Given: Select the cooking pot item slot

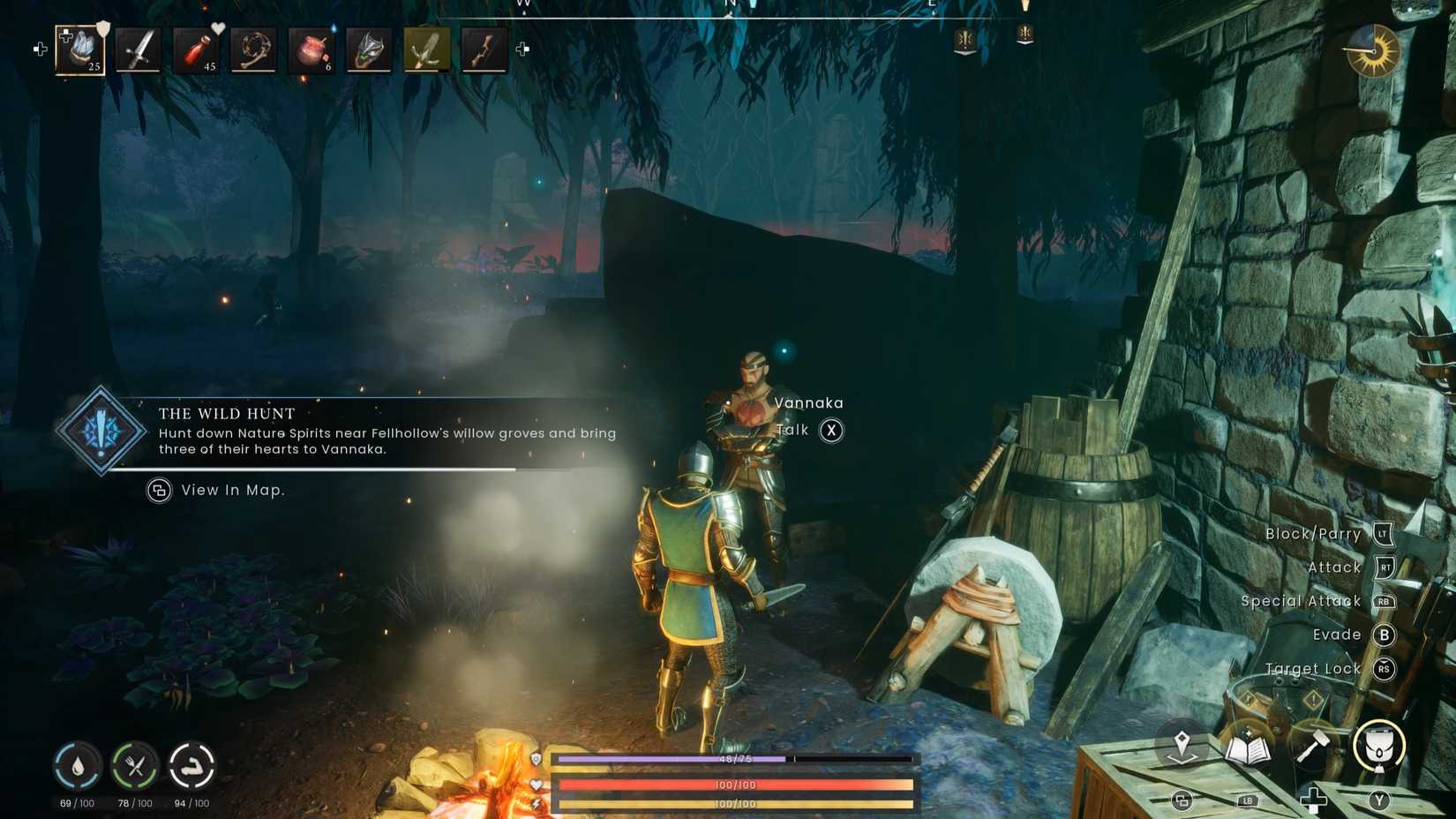Looking at the screenshot, I should point(311,50).
